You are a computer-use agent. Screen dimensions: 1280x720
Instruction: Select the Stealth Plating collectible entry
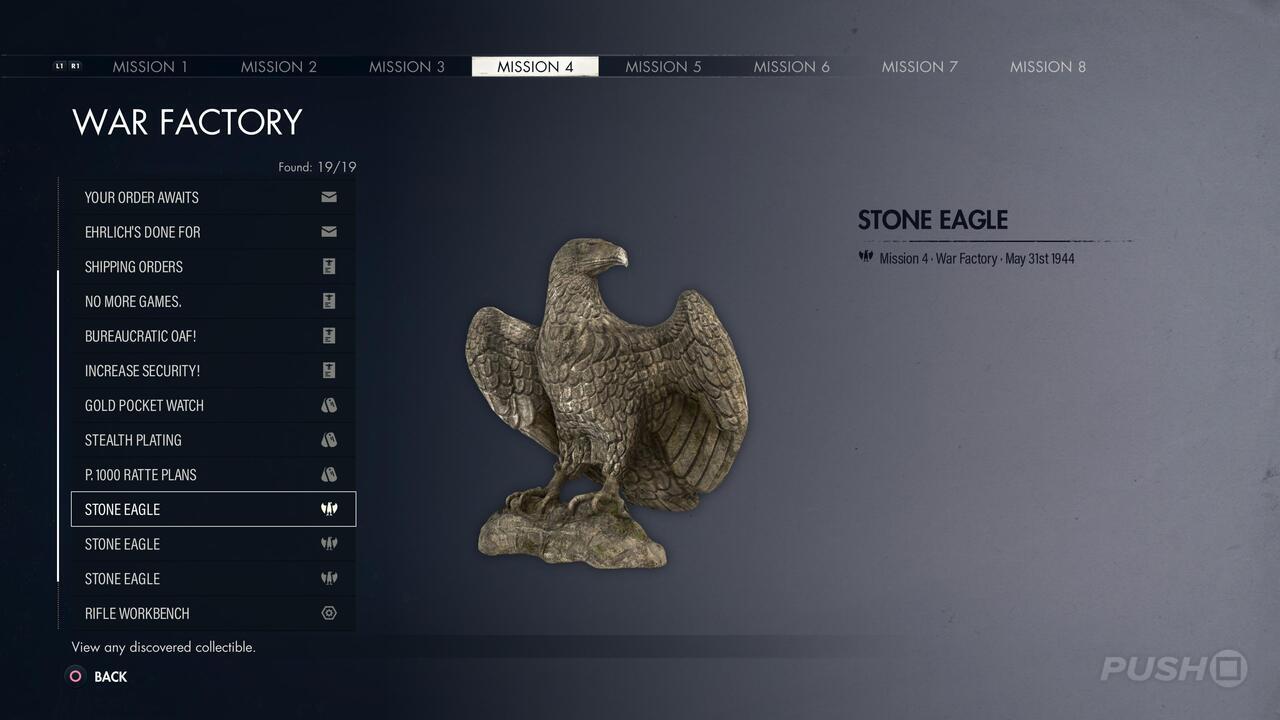coord(180,440)
